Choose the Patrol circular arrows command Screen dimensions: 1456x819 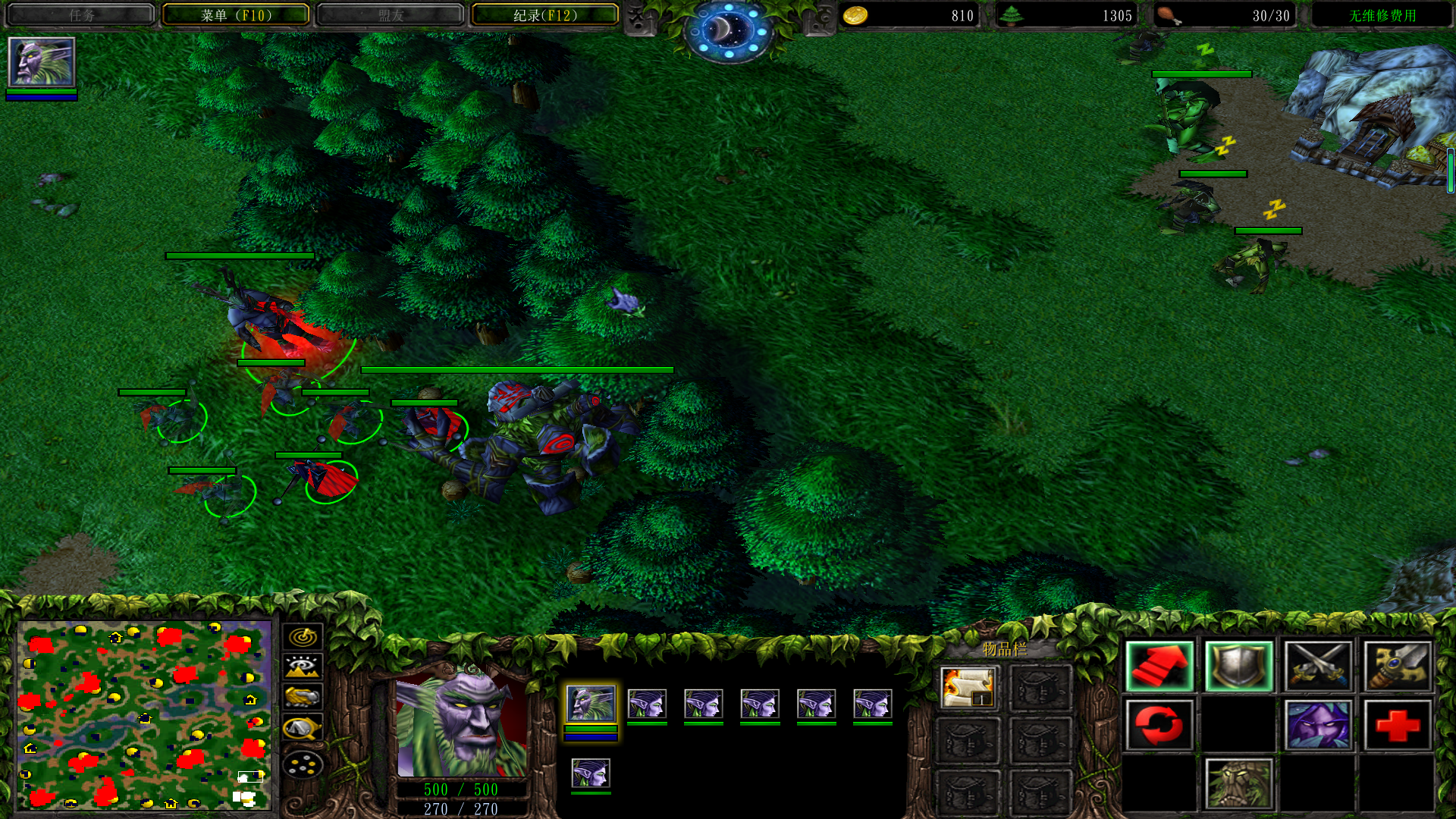pos(1159,725)
